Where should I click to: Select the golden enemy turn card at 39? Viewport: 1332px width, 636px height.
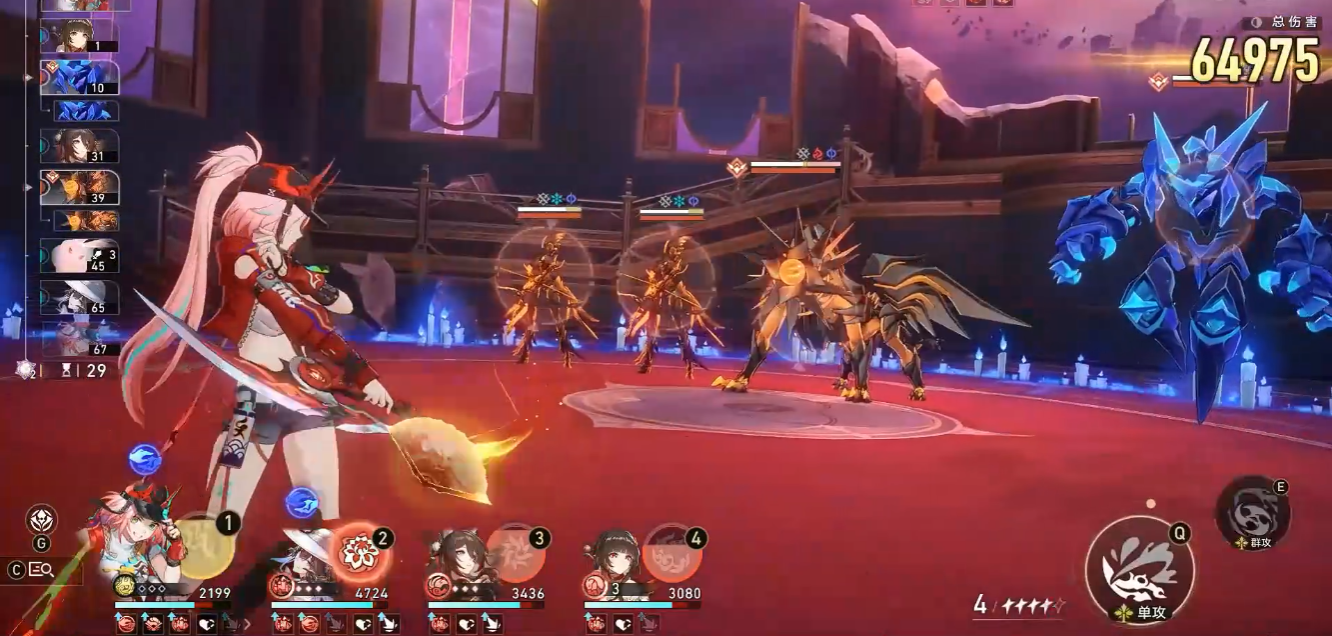(x=79, y=187)
